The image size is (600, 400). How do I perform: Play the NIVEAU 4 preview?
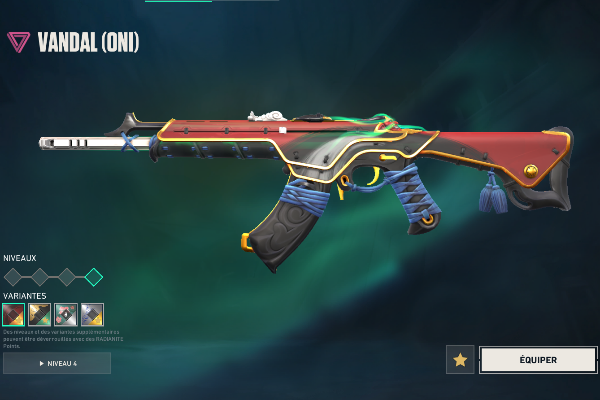click(57, 363)
